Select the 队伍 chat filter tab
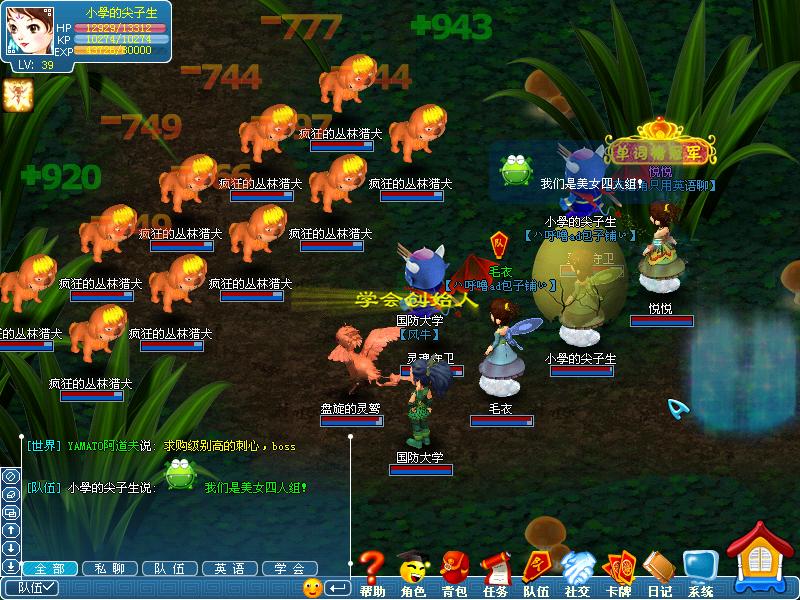 pyautogui.click(x=170, y=568)
